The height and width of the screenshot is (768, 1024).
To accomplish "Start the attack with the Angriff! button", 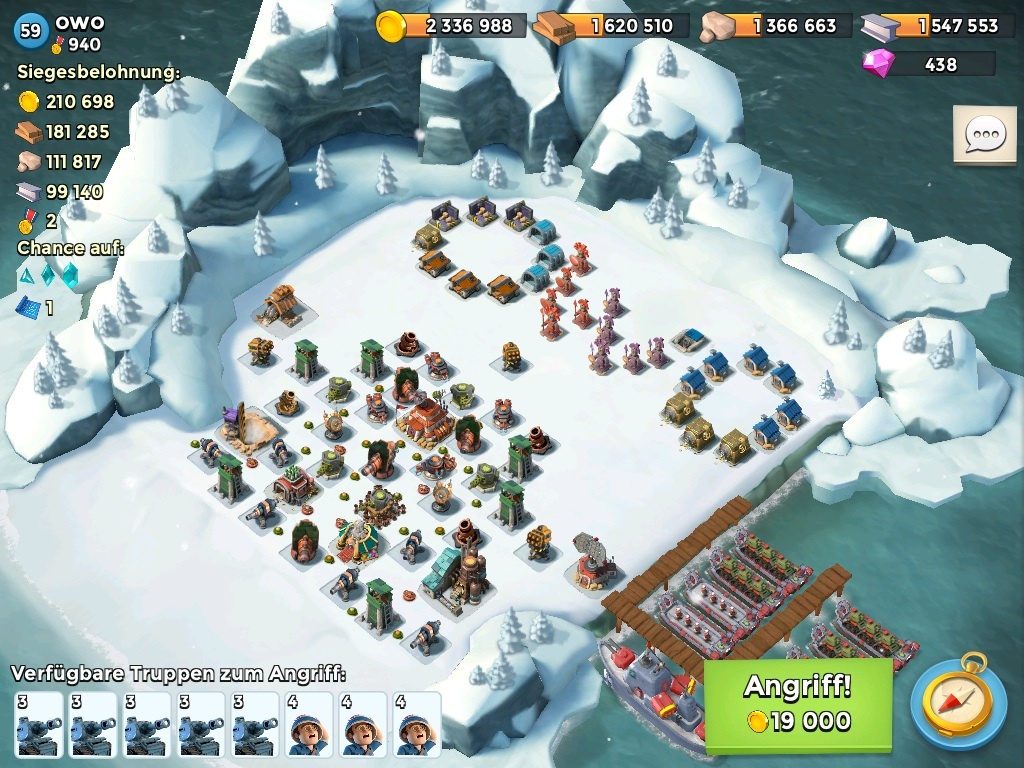I will (x=798, y=704).
